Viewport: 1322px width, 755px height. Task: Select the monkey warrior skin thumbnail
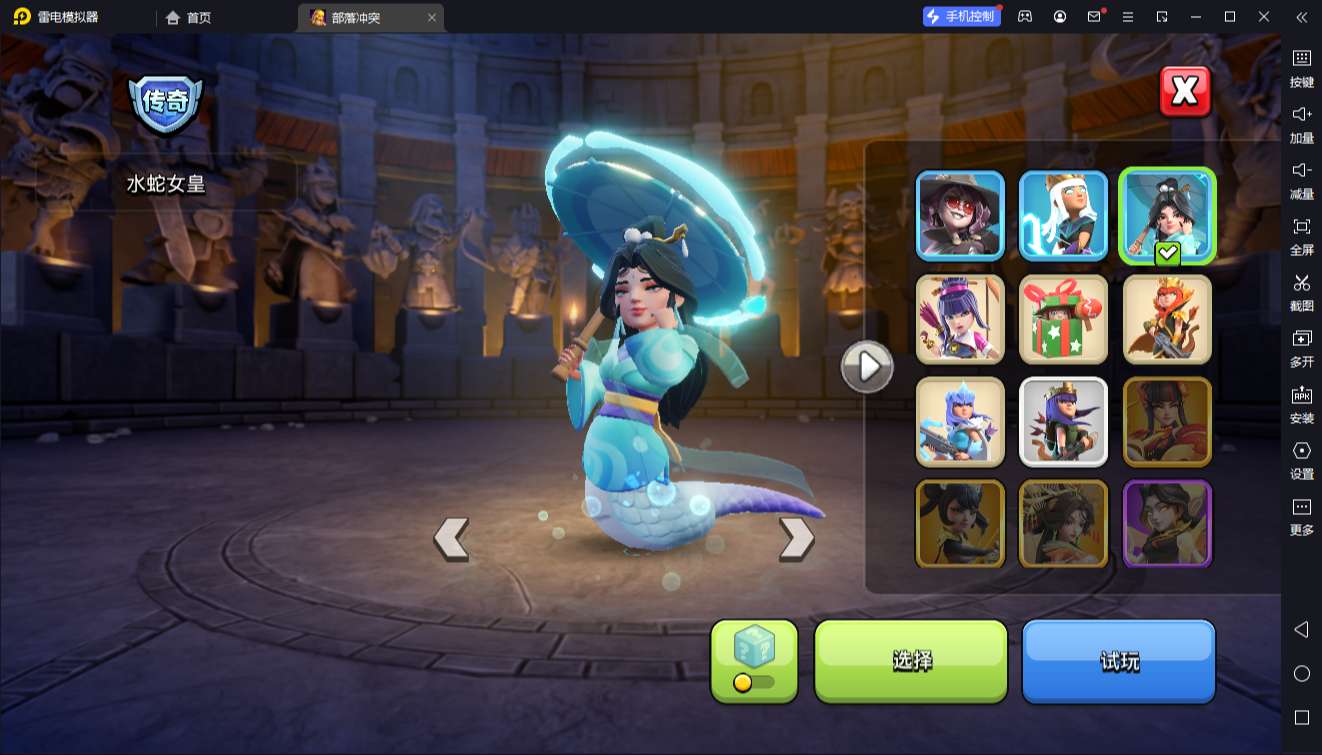pos(1167,319)
